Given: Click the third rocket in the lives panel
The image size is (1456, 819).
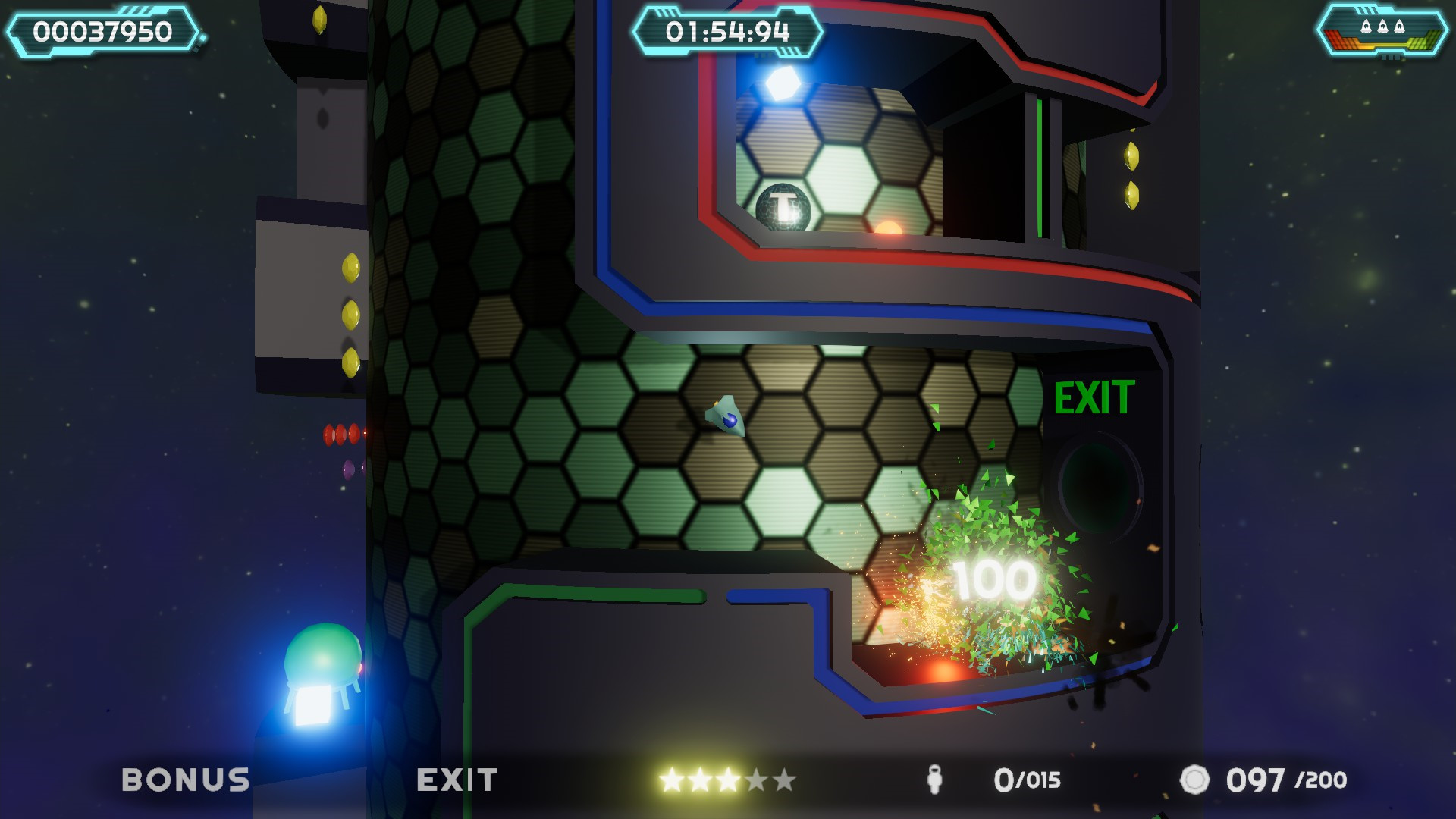Looking at the screenshot, I should coord(1400,27).
